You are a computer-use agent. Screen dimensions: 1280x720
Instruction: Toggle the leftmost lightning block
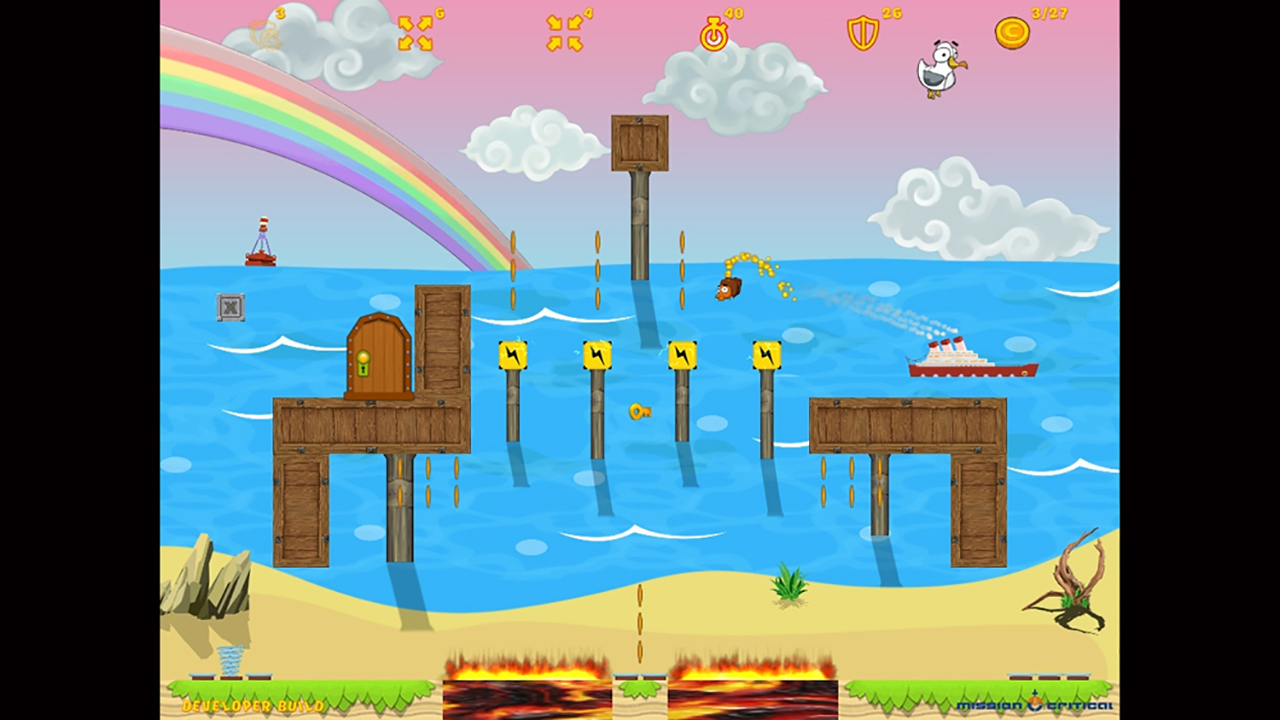tap(513, 354)
